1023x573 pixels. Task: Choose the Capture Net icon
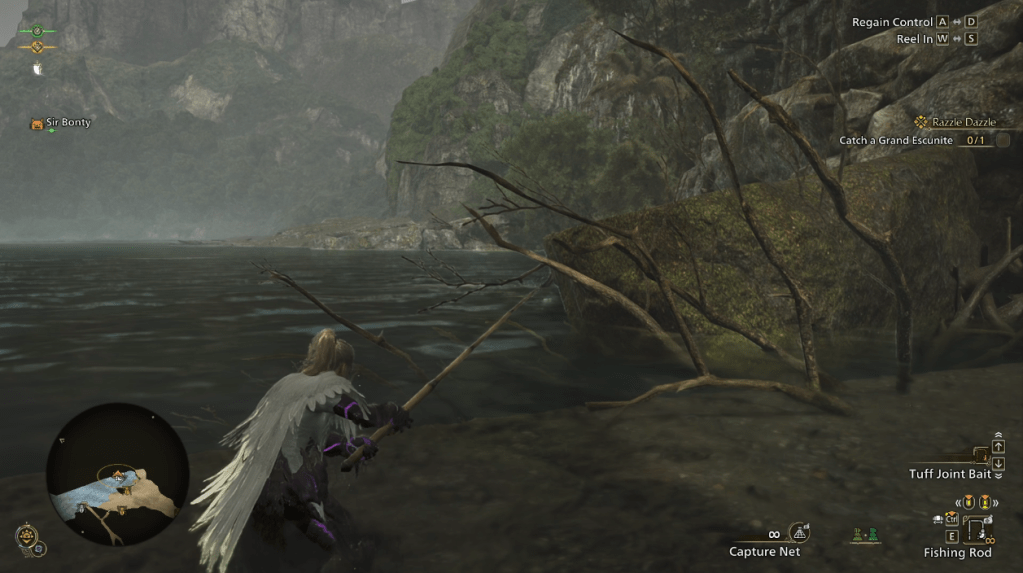798,533
